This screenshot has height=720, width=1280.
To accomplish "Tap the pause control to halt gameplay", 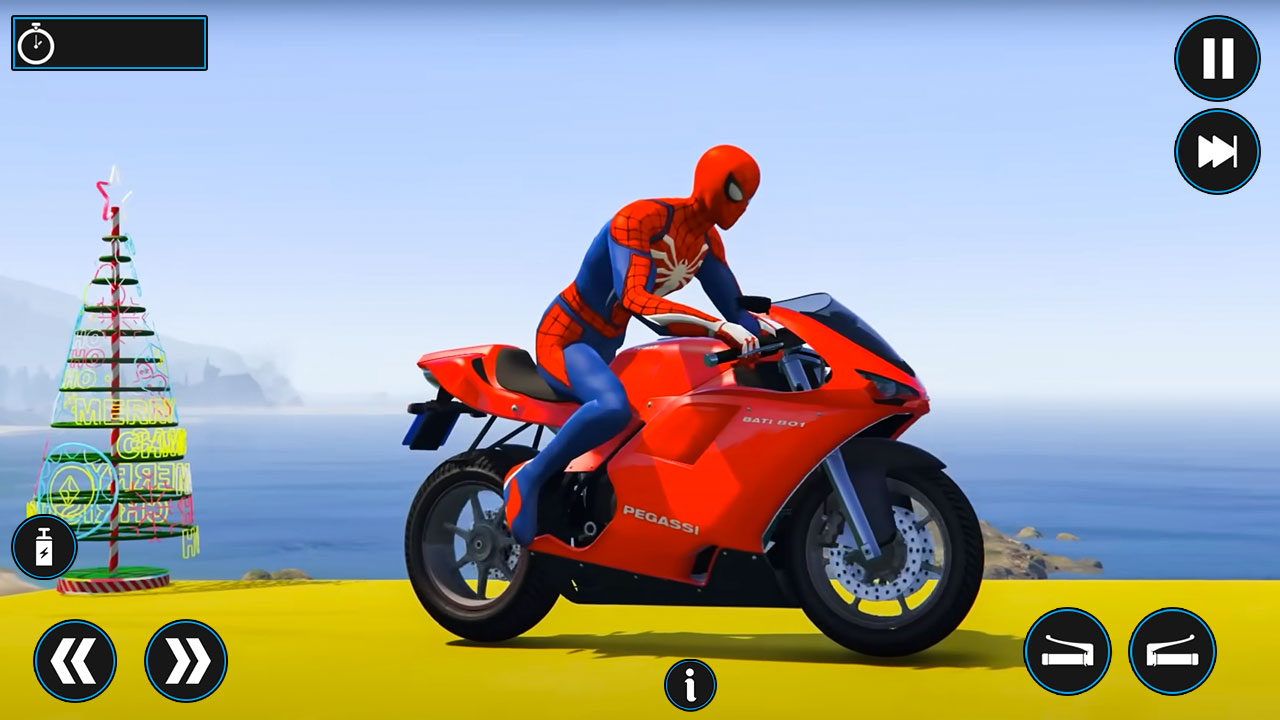I will click(x=1216, y=57).
